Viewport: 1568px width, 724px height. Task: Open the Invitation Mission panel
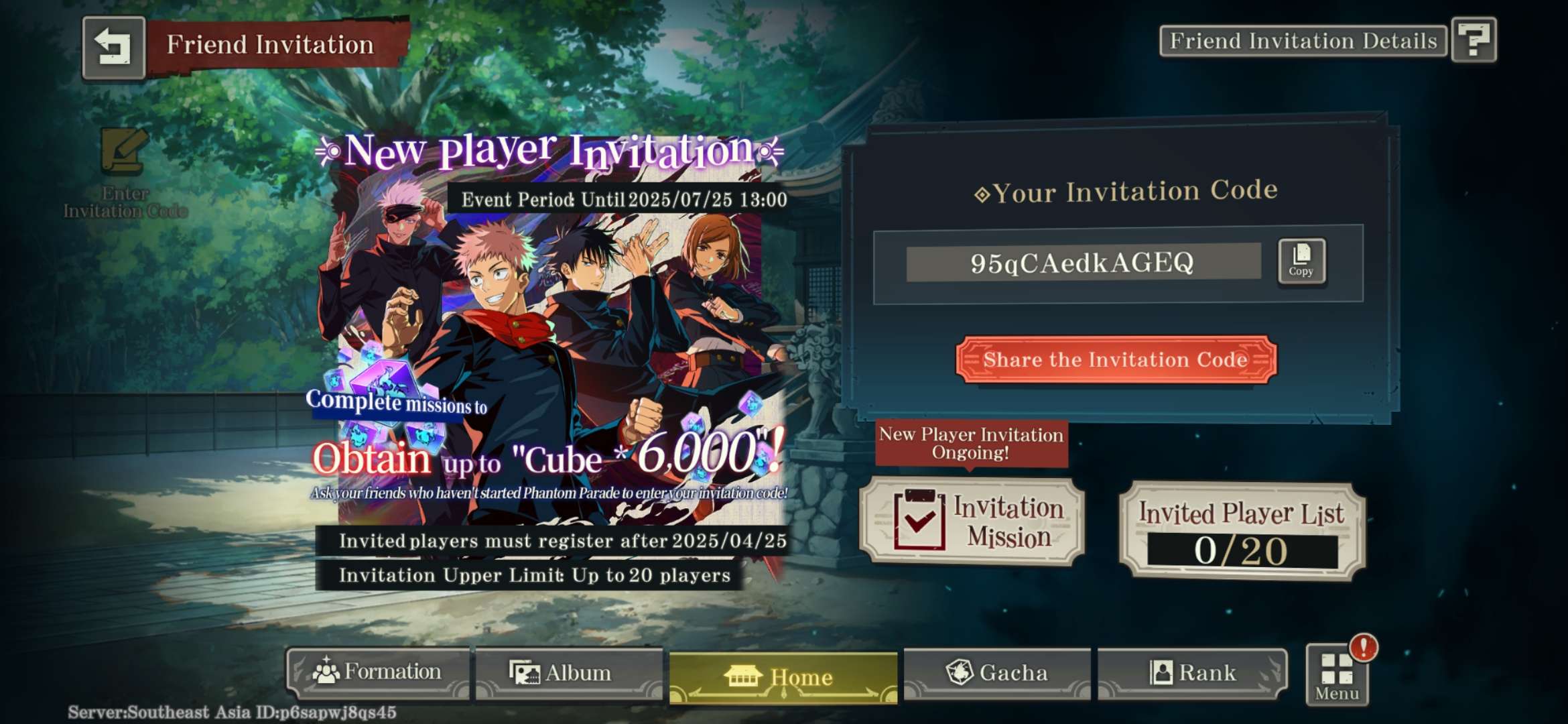(x=972, y=522)
